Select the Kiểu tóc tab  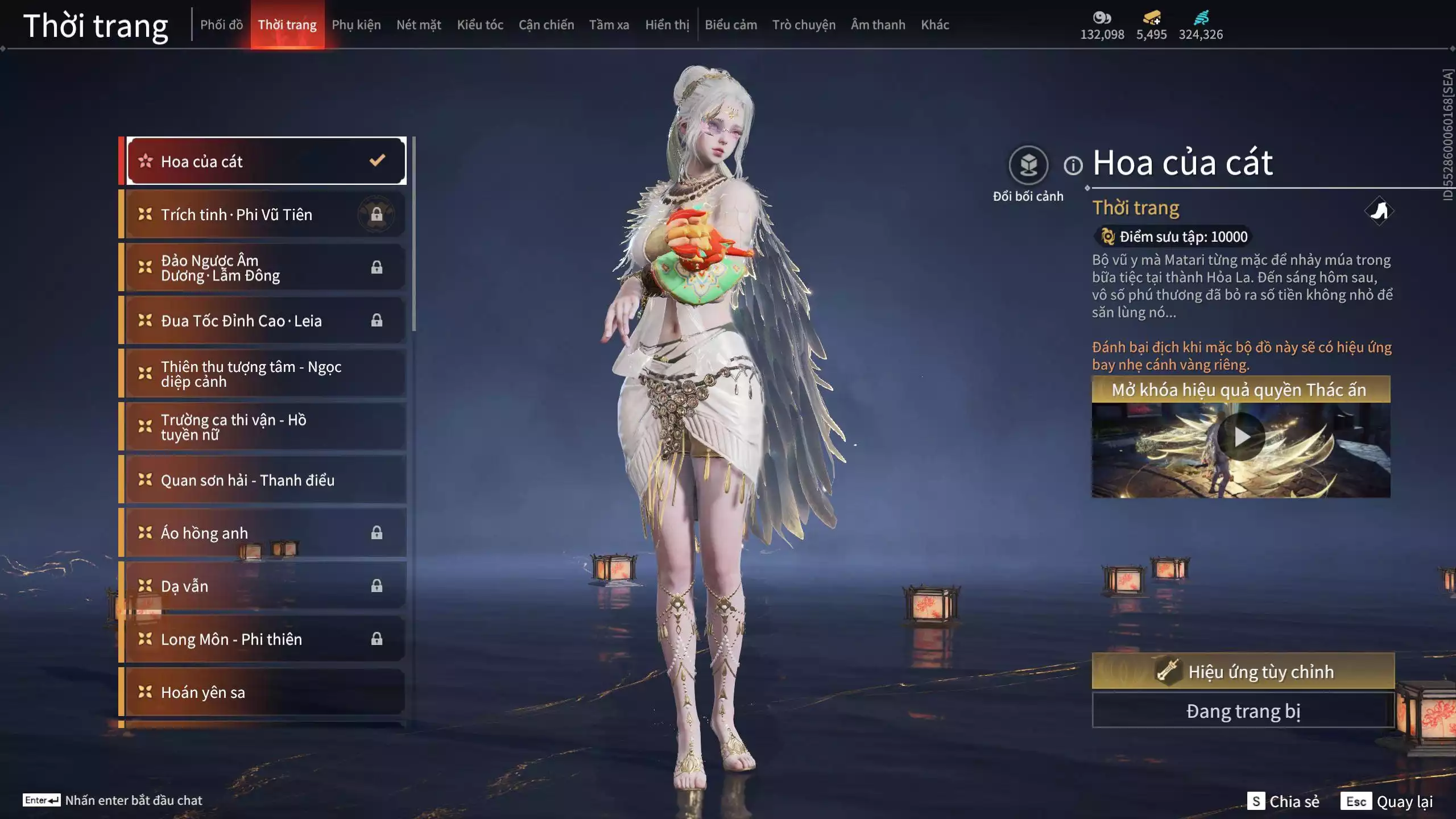tap(480, 25)
